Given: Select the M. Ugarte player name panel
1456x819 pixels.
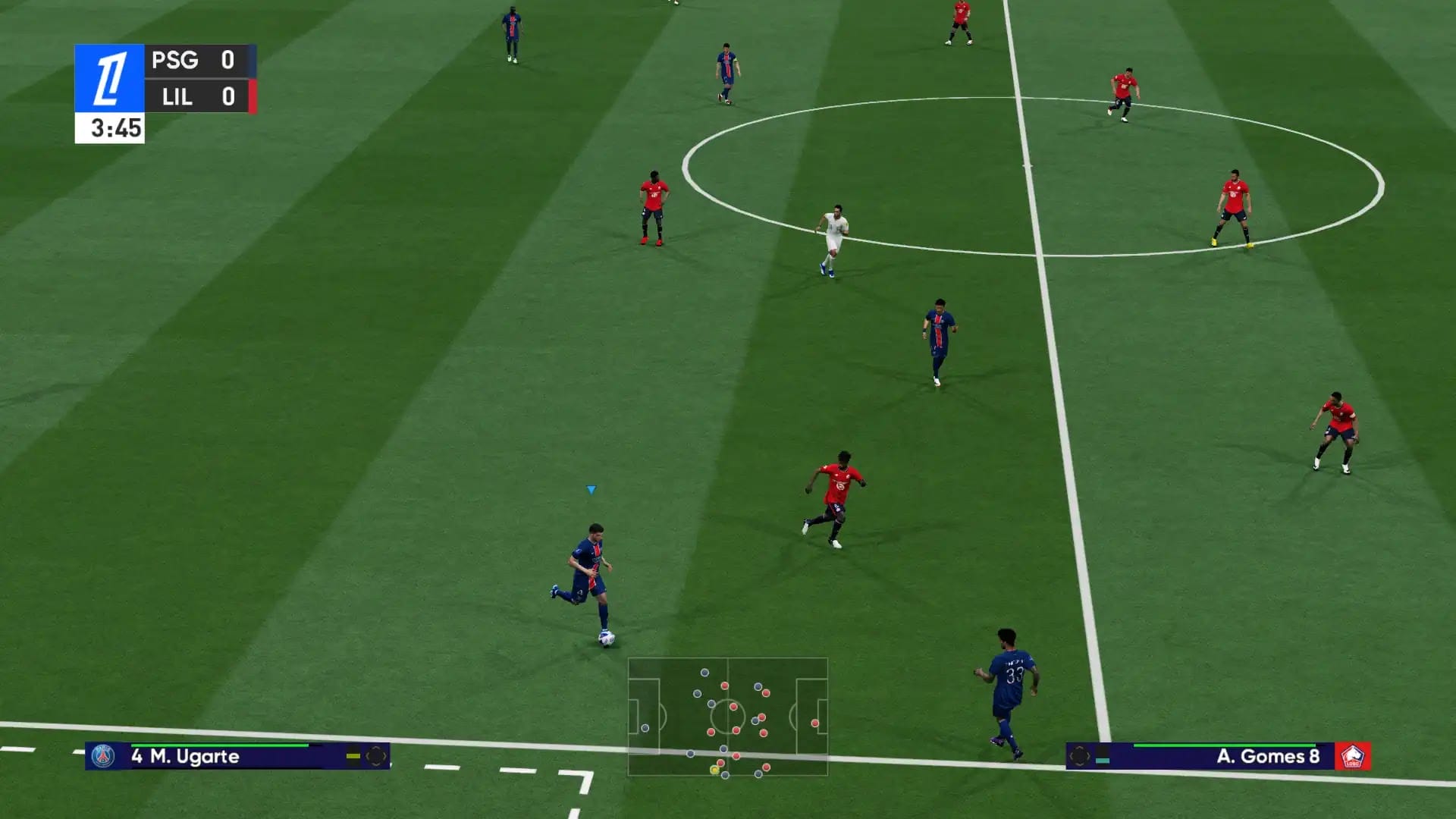Looking at the screenshot, I should [x=237, y=756].
